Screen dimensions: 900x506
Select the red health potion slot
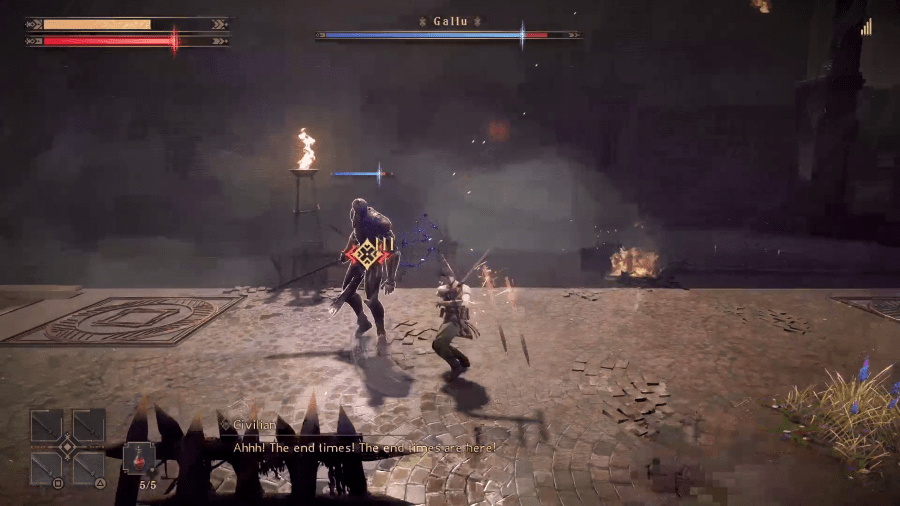139,460
